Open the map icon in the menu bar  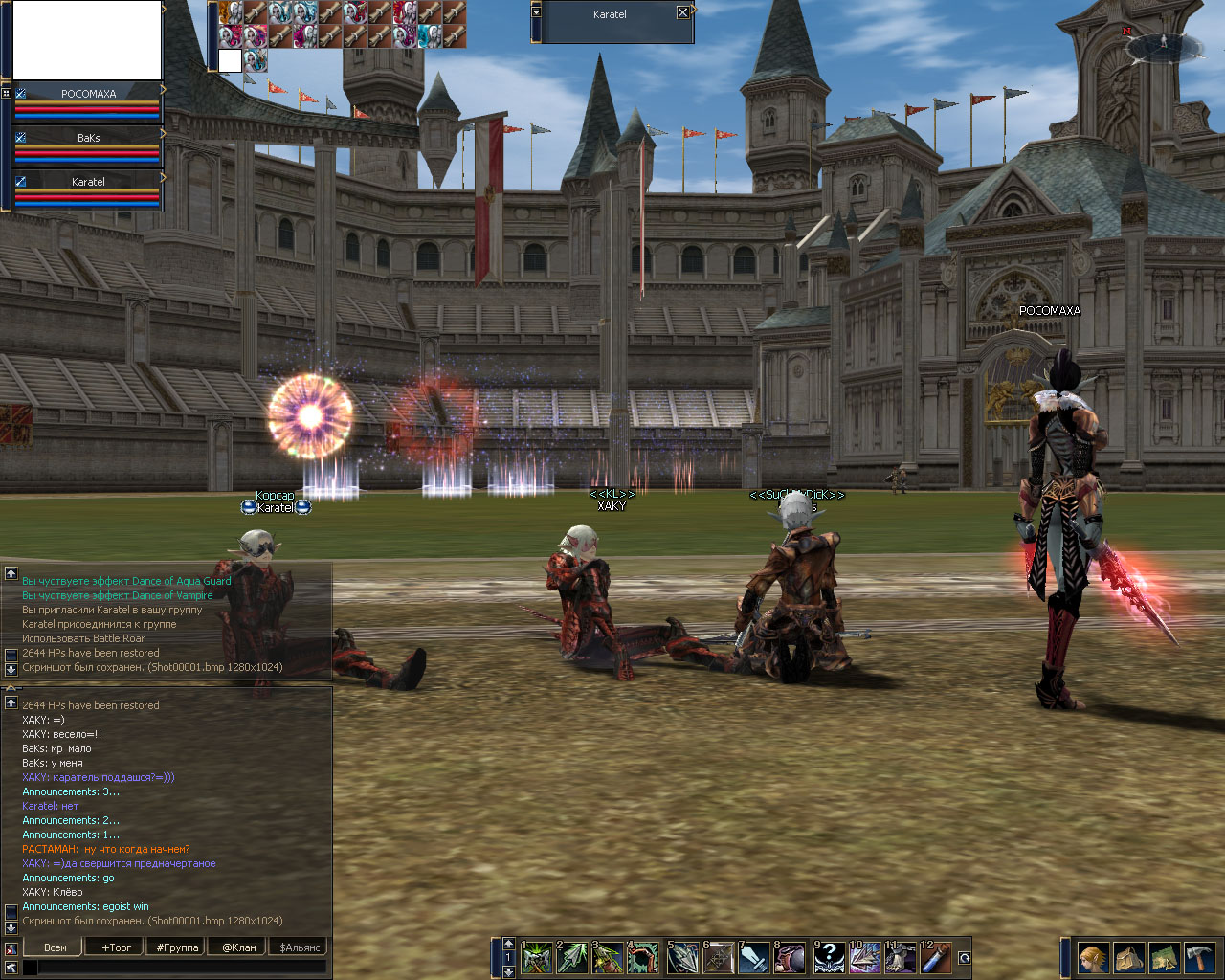(x=1164, y=958)
